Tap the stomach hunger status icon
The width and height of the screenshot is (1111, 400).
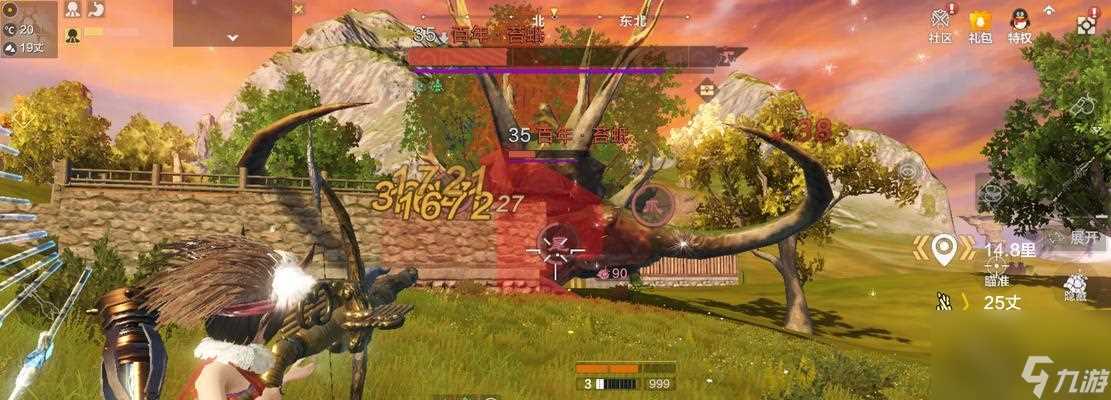(x=98, y=11)
